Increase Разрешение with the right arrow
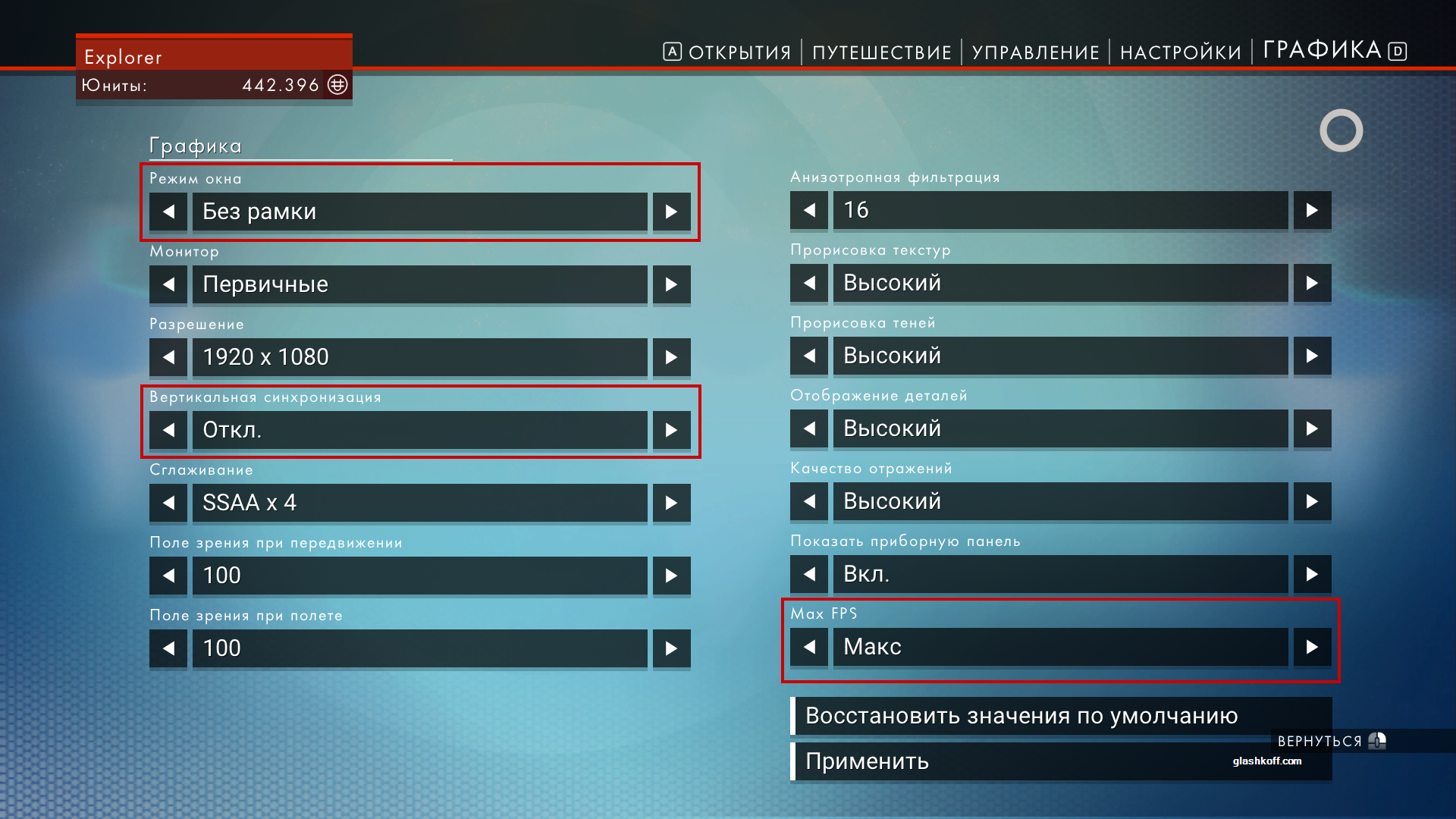This screenshot has width=1456, height=819. point(671,357)
